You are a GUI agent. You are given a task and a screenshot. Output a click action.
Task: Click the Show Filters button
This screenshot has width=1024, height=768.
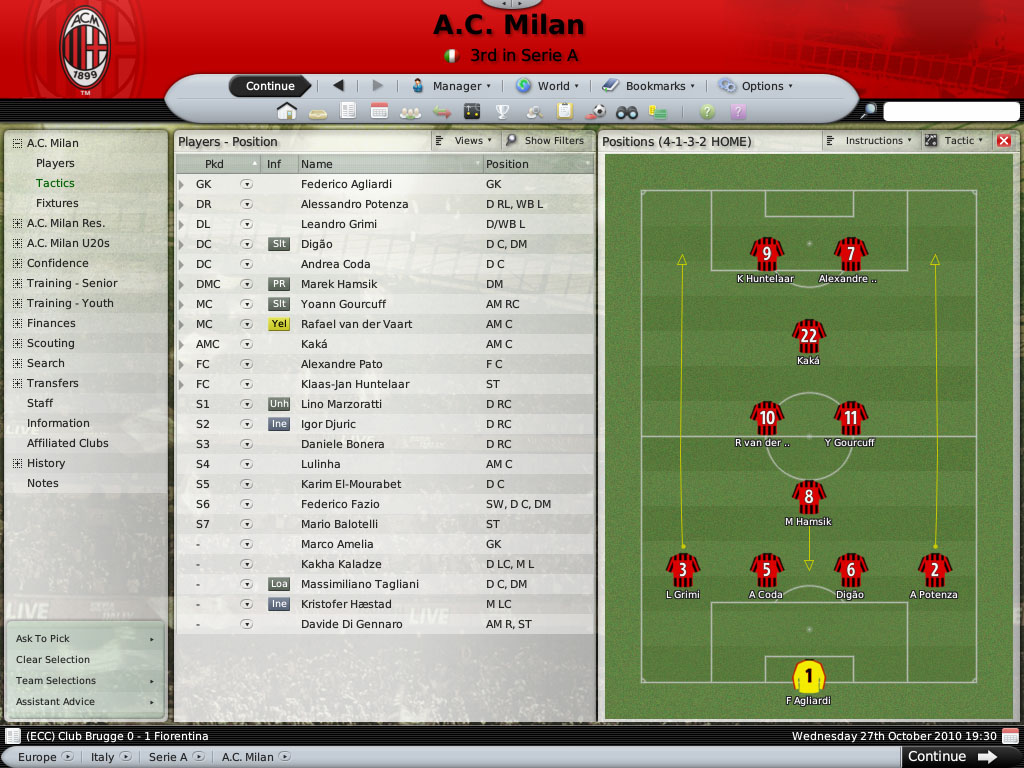click(x=546, y=141)
